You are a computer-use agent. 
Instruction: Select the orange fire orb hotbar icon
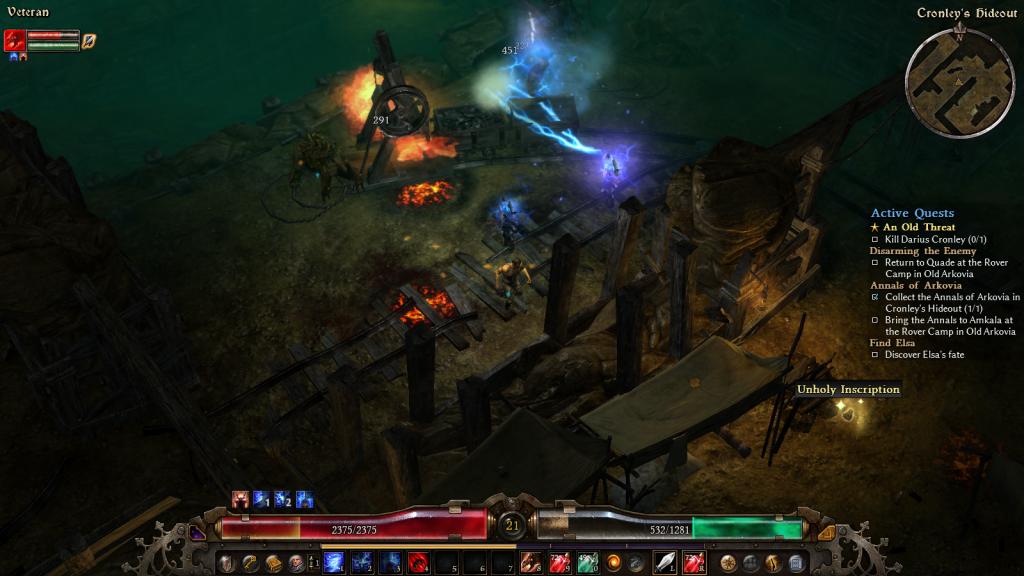coord(614,562)
